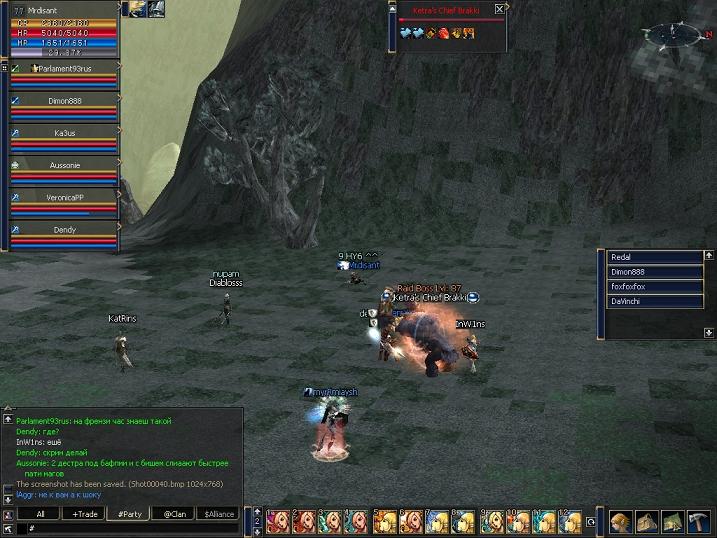
Task: Switch to the $Alliance chat tab
Action: click(x=218, y=514)
